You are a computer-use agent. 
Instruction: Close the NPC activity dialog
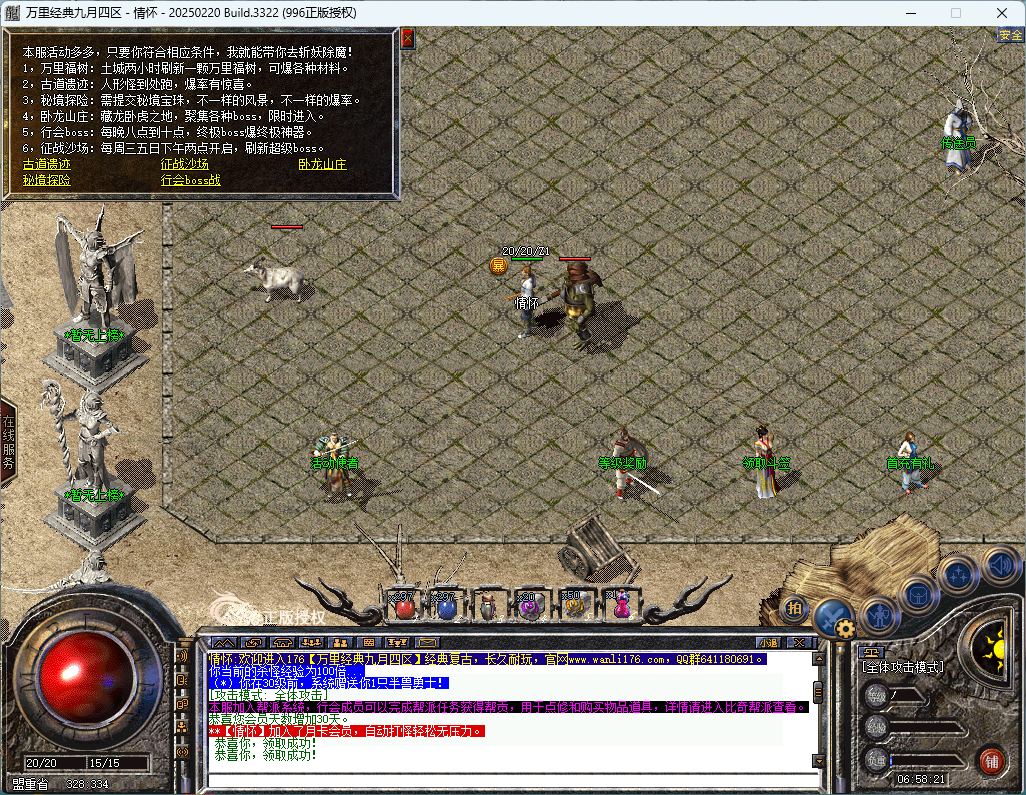tap(407, 39)
